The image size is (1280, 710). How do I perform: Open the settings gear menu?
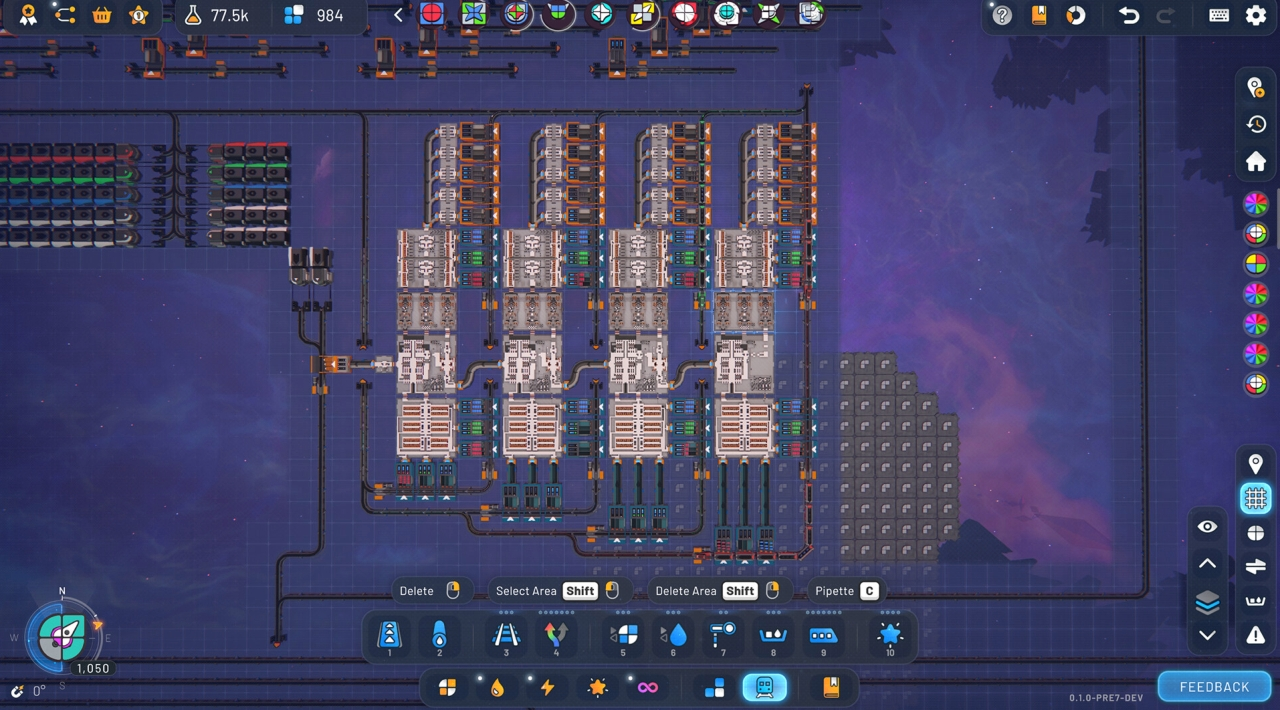point(1256,15)
